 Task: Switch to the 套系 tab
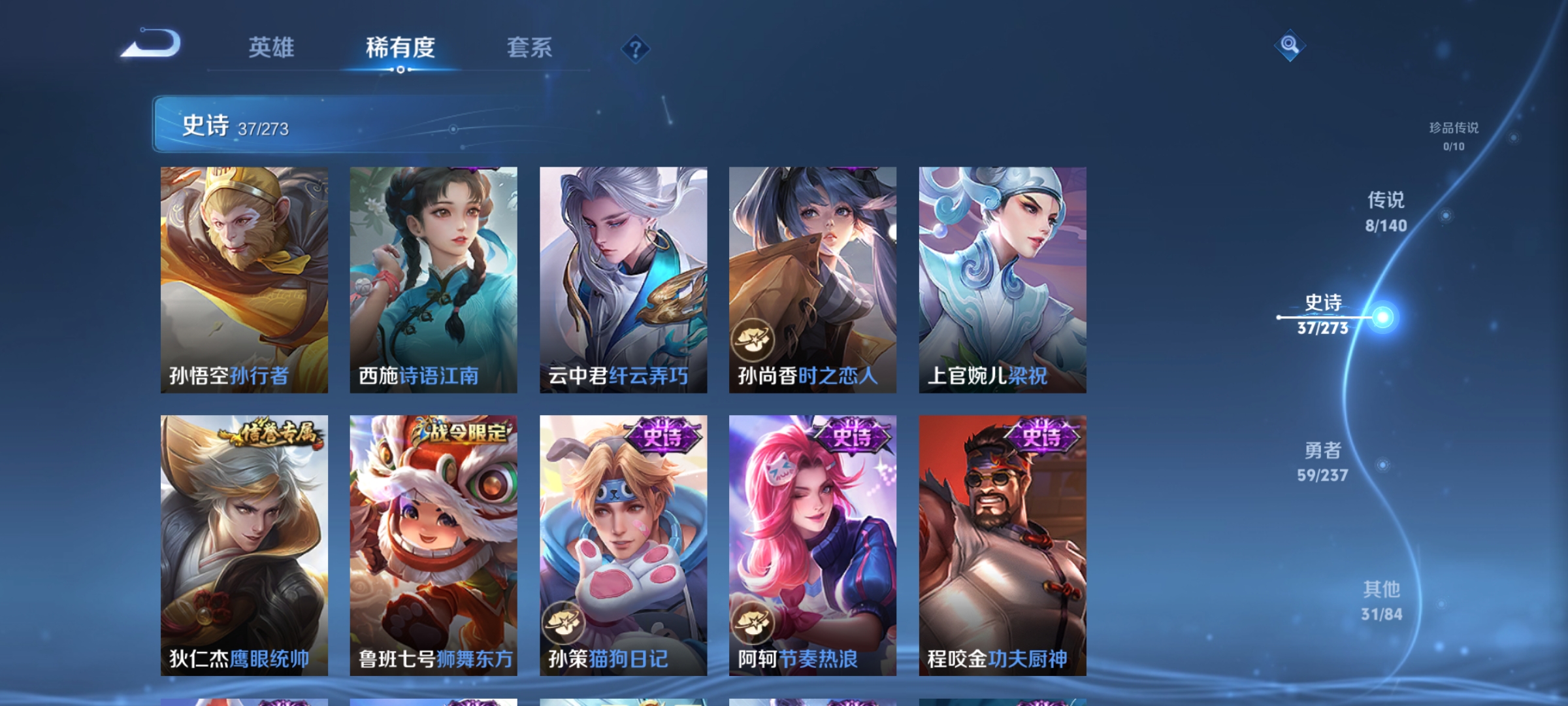point(531,48)
